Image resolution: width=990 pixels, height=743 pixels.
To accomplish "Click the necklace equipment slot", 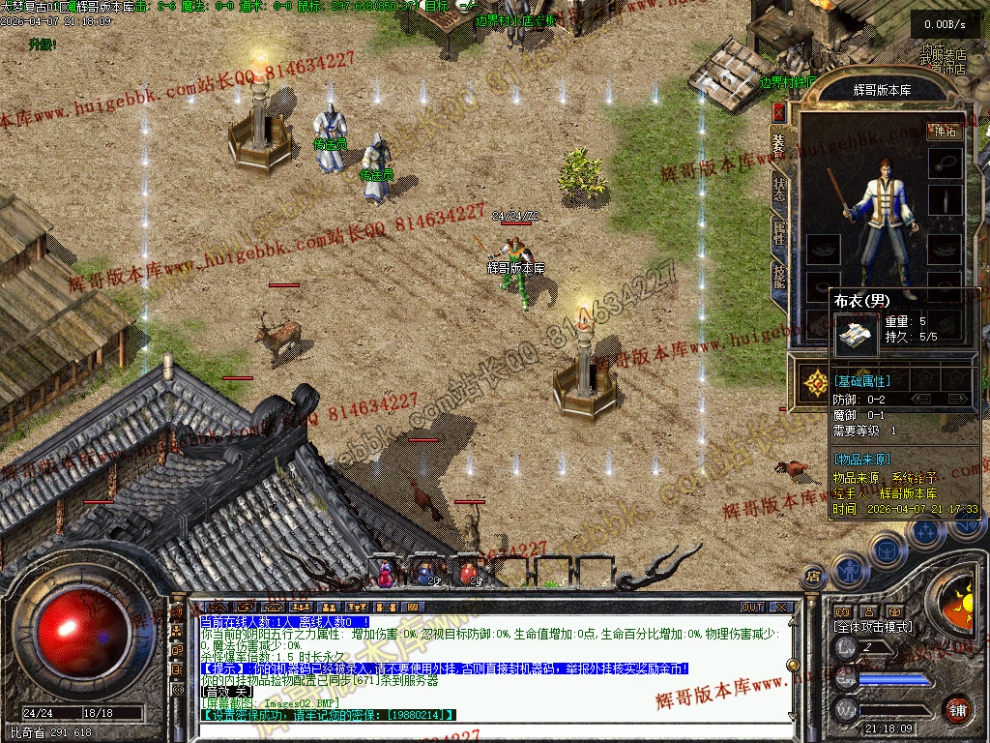I will 944,163.
